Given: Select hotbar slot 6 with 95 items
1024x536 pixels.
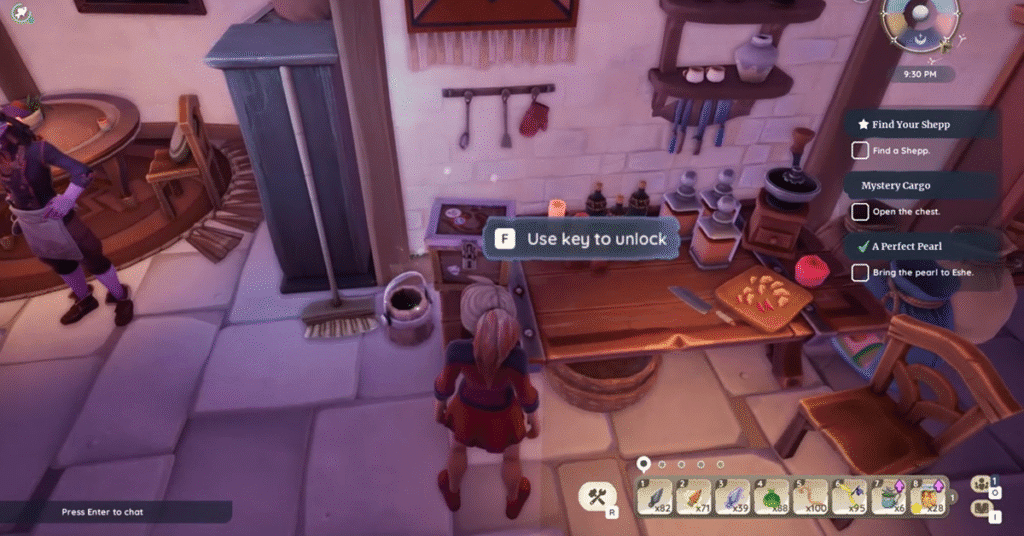Looking at the screenshot, I should 851,496.
